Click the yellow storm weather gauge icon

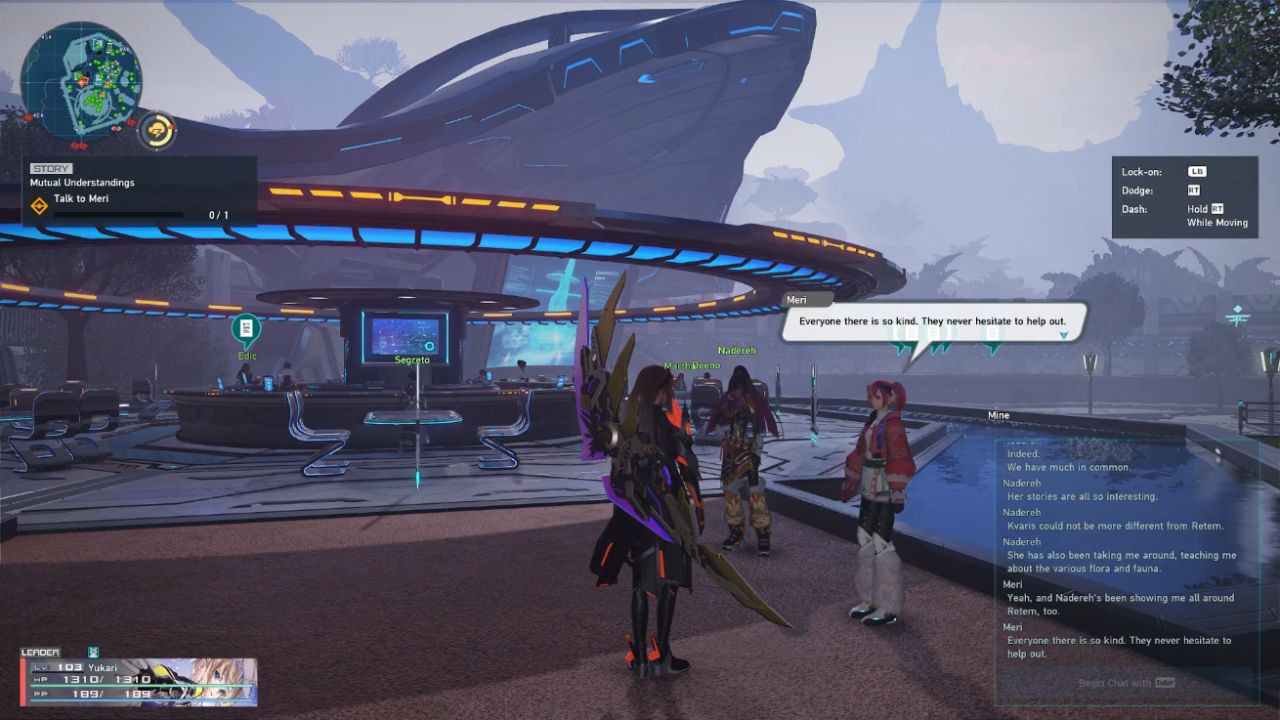[x=157, y=130]
